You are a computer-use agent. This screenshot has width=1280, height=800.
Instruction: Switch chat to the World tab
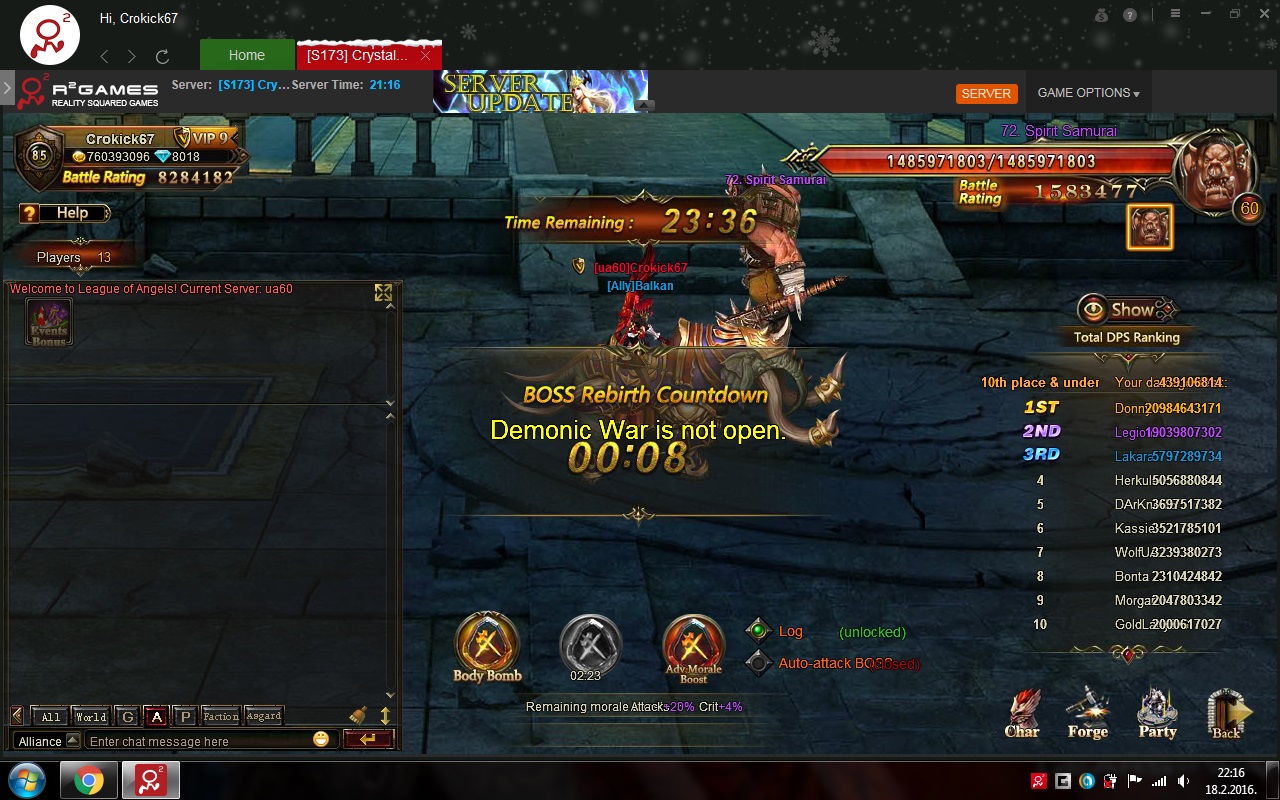coord(91,716)
